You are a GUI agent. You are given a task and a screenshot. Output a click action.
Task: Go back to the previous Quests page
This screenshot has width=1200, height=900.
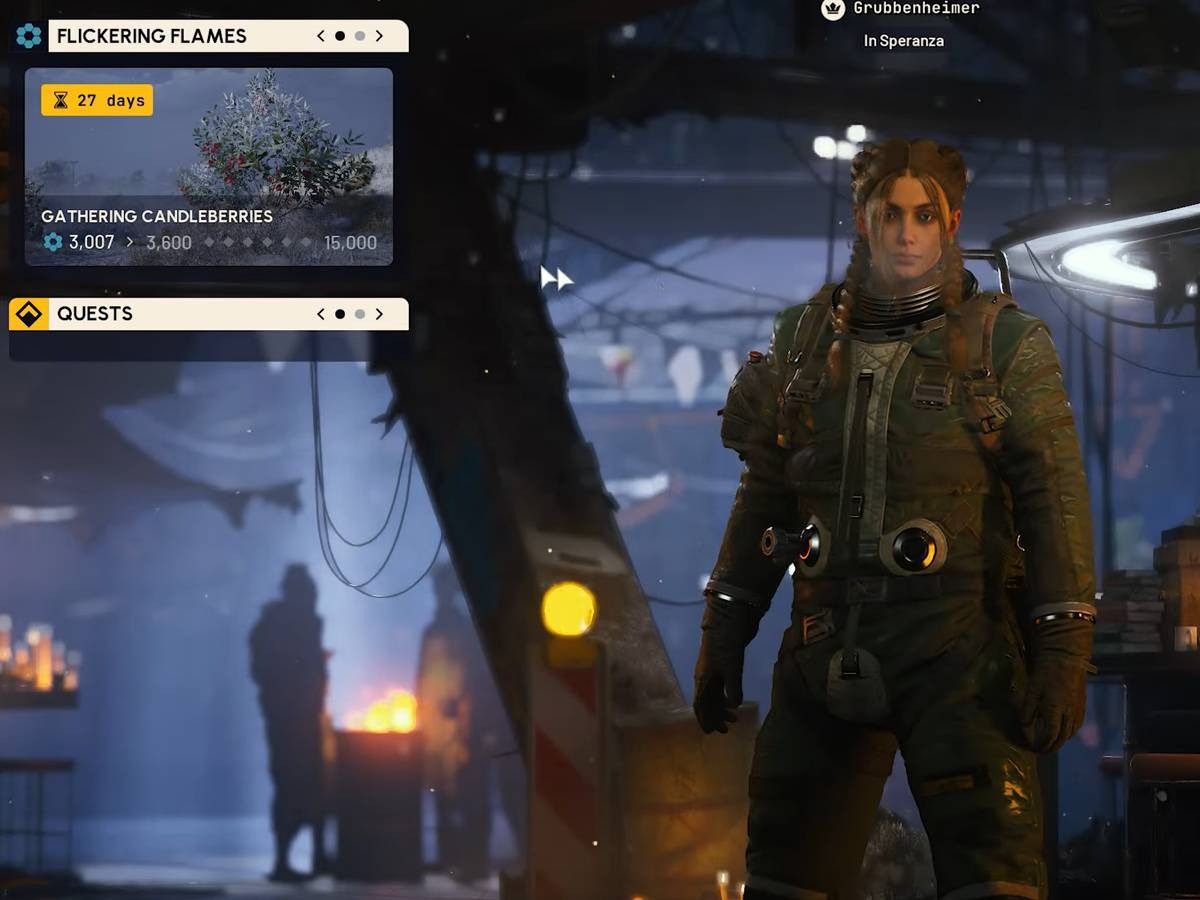coord(320,314)
